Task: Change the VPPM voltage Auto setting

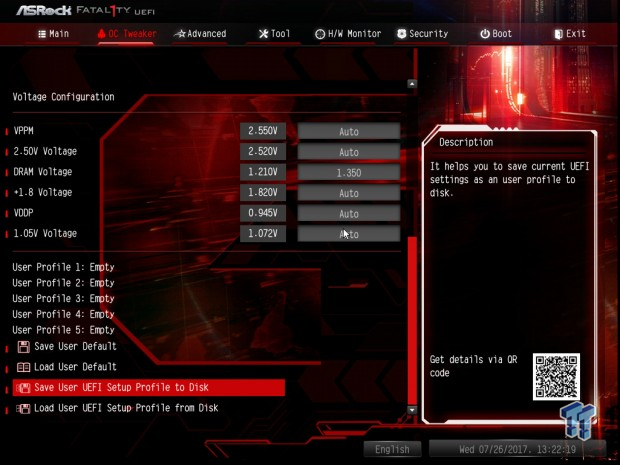Action: [348, 131]
